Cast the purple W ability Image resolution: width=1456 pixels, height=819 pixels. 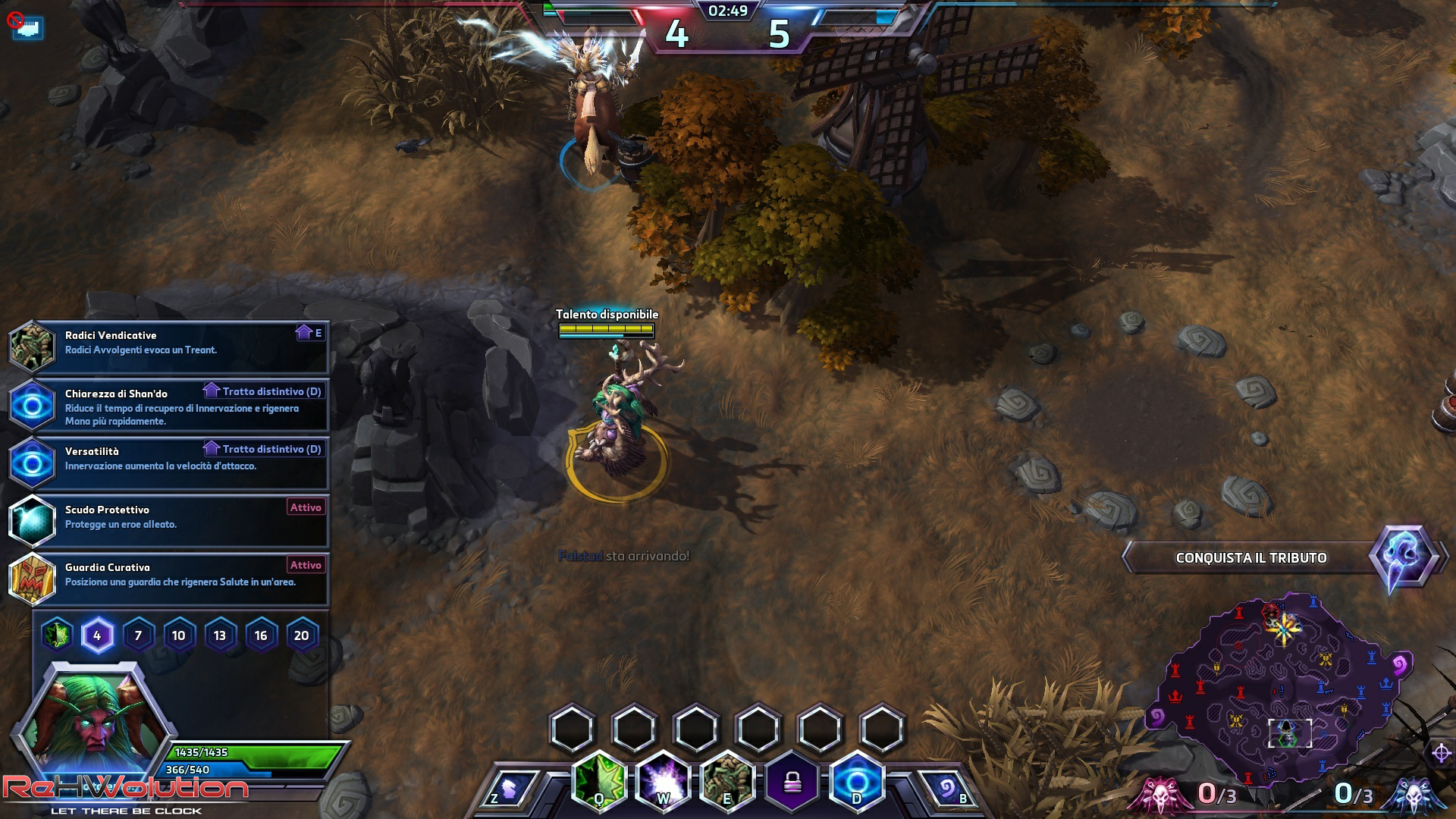[x=664, y=781]
